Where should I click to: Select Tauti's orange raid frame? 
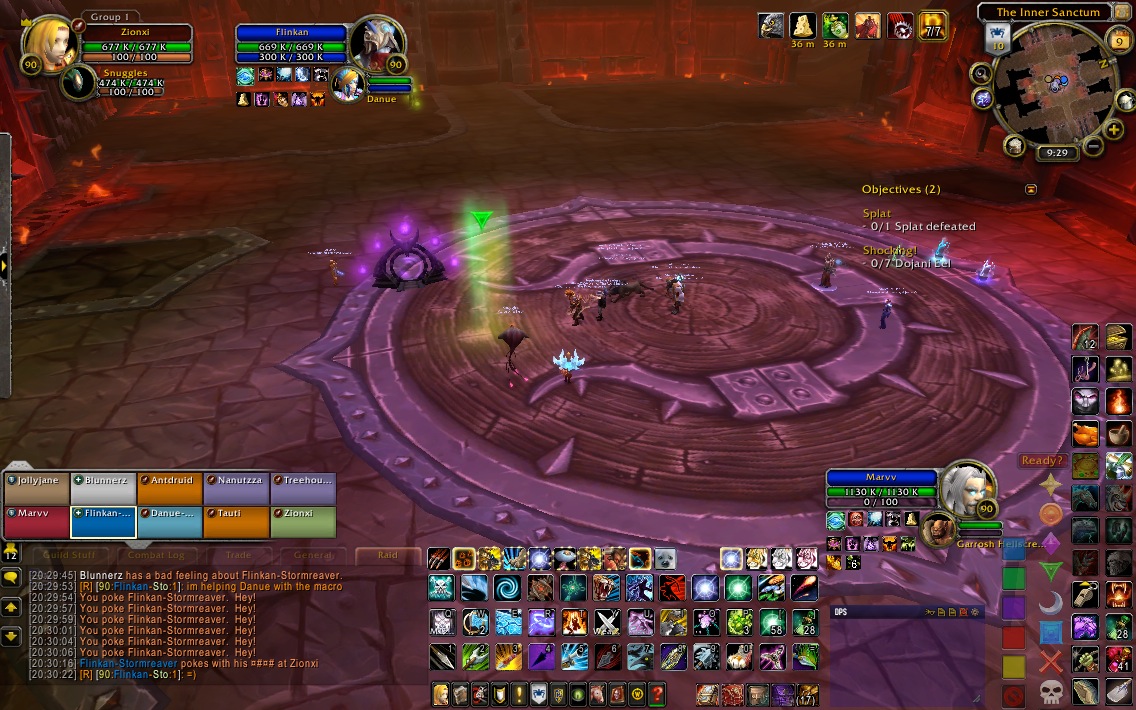click(236, 522)
